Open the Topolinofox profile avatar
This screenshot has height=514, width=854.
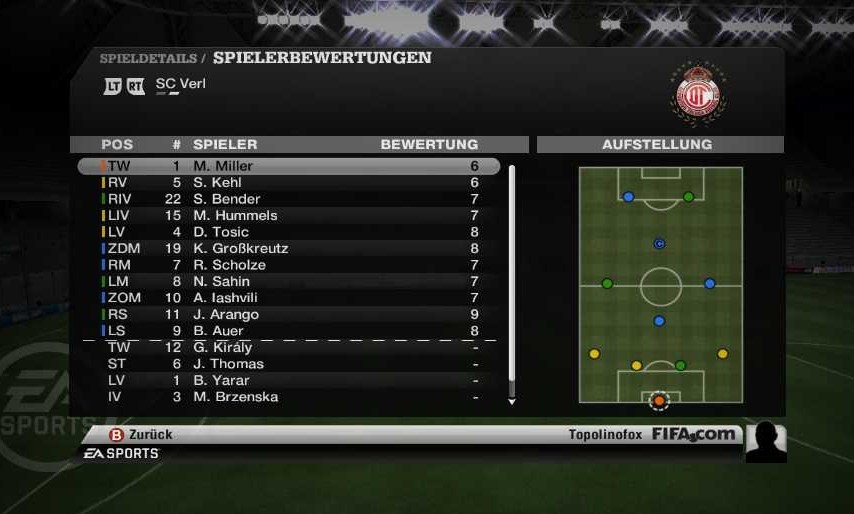(765, 442)
